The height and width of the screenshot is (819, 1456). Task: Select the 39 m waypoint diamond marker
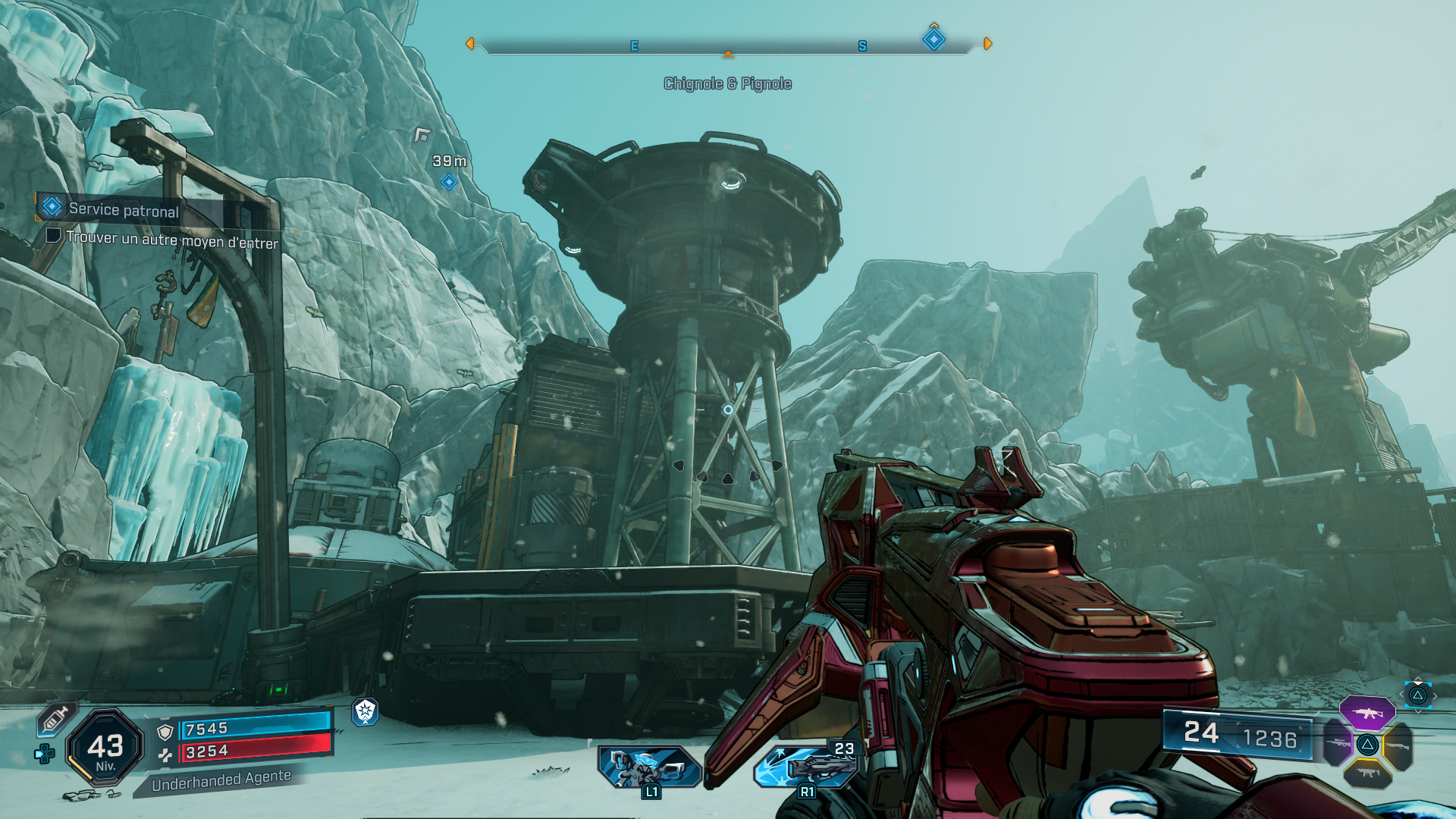pyautogui.click(x=449, y=182)
